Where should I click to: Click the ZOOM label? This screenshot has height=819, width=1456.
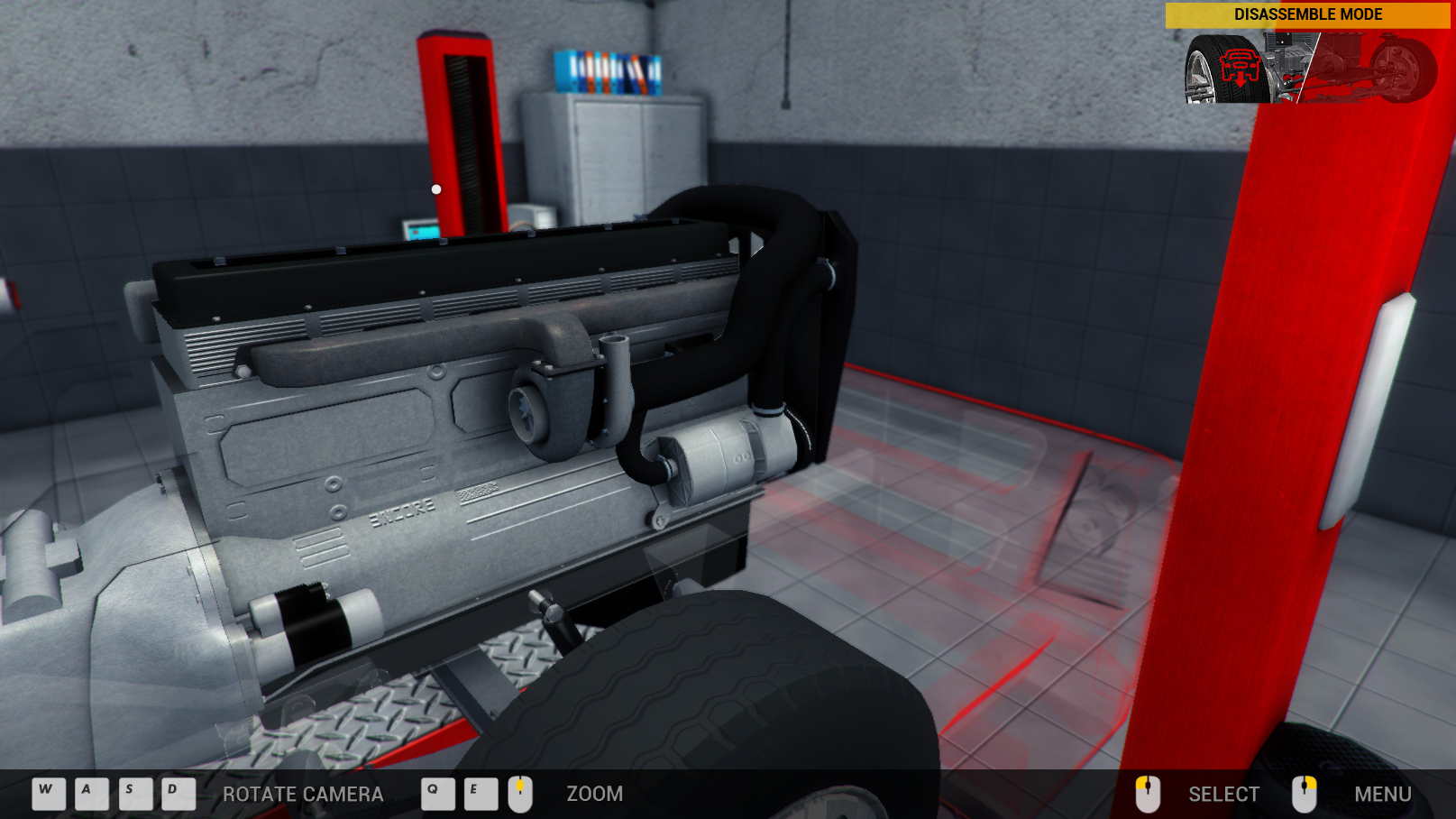pos(596,795)
